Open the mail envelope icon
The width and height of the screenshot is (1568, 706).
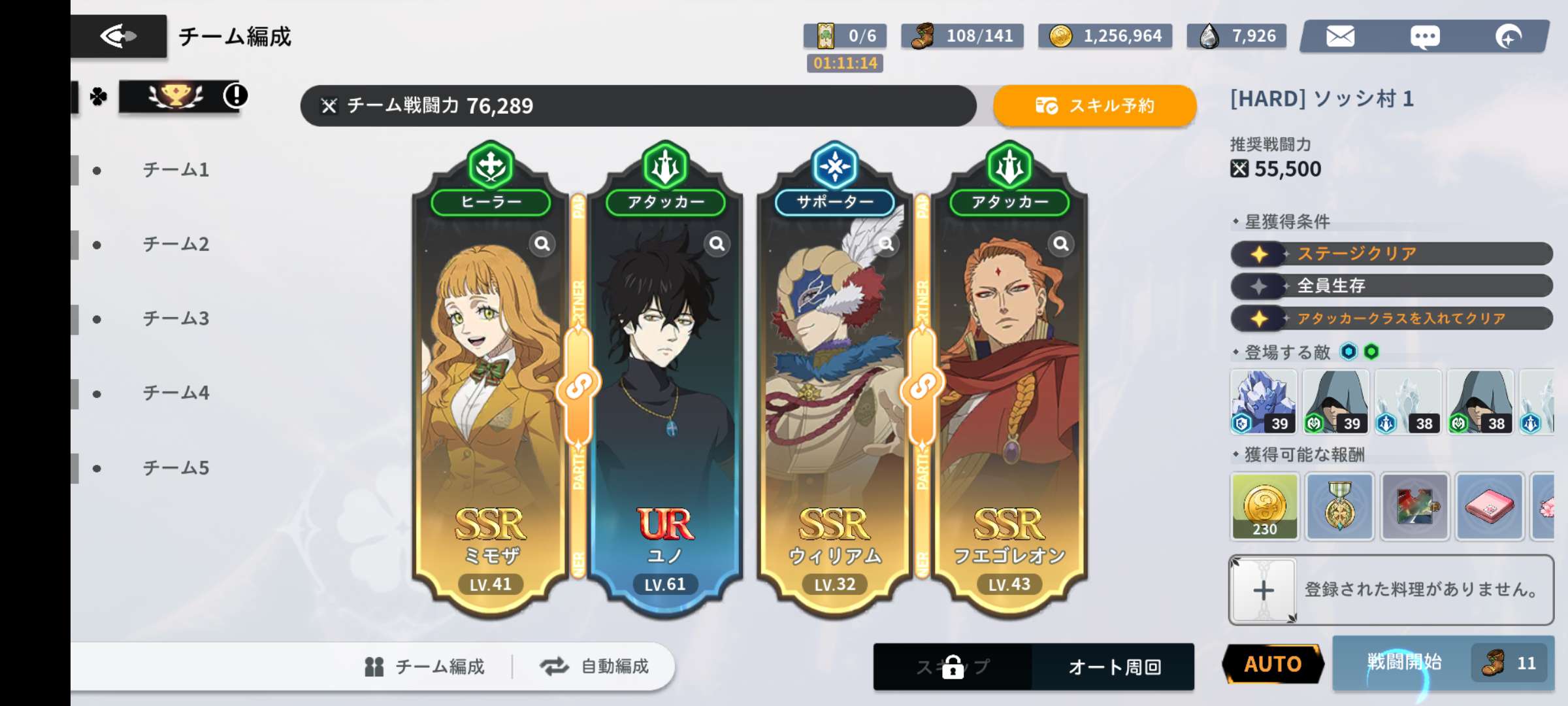pos(1340,36)
